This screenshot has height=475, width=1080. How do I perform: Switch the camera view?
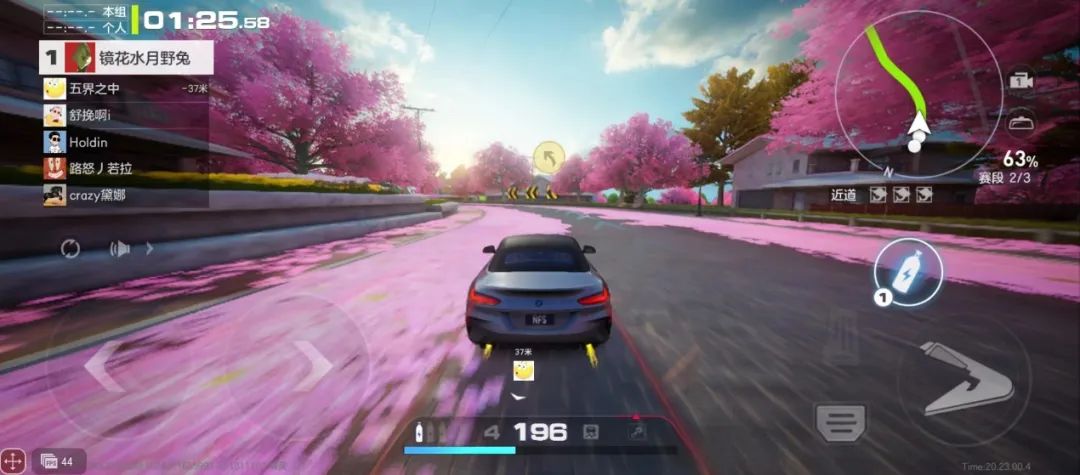tap(1021, 81)
